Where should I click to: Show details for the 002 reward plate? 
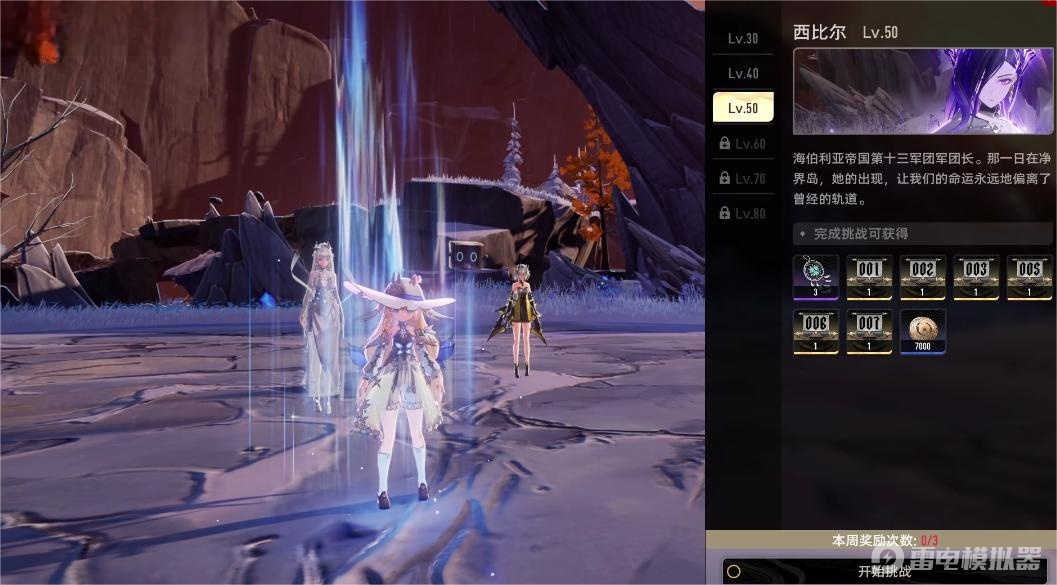tap(922, 277)
